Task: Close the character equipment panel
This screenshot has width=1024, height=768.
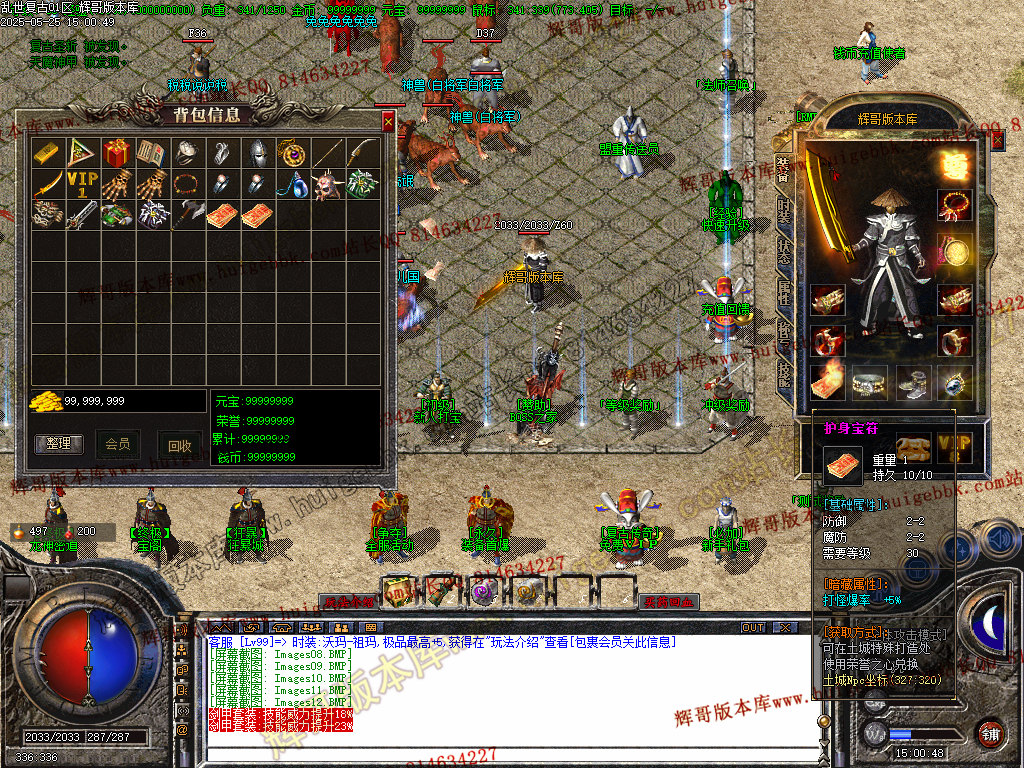Action: point(997,141)
